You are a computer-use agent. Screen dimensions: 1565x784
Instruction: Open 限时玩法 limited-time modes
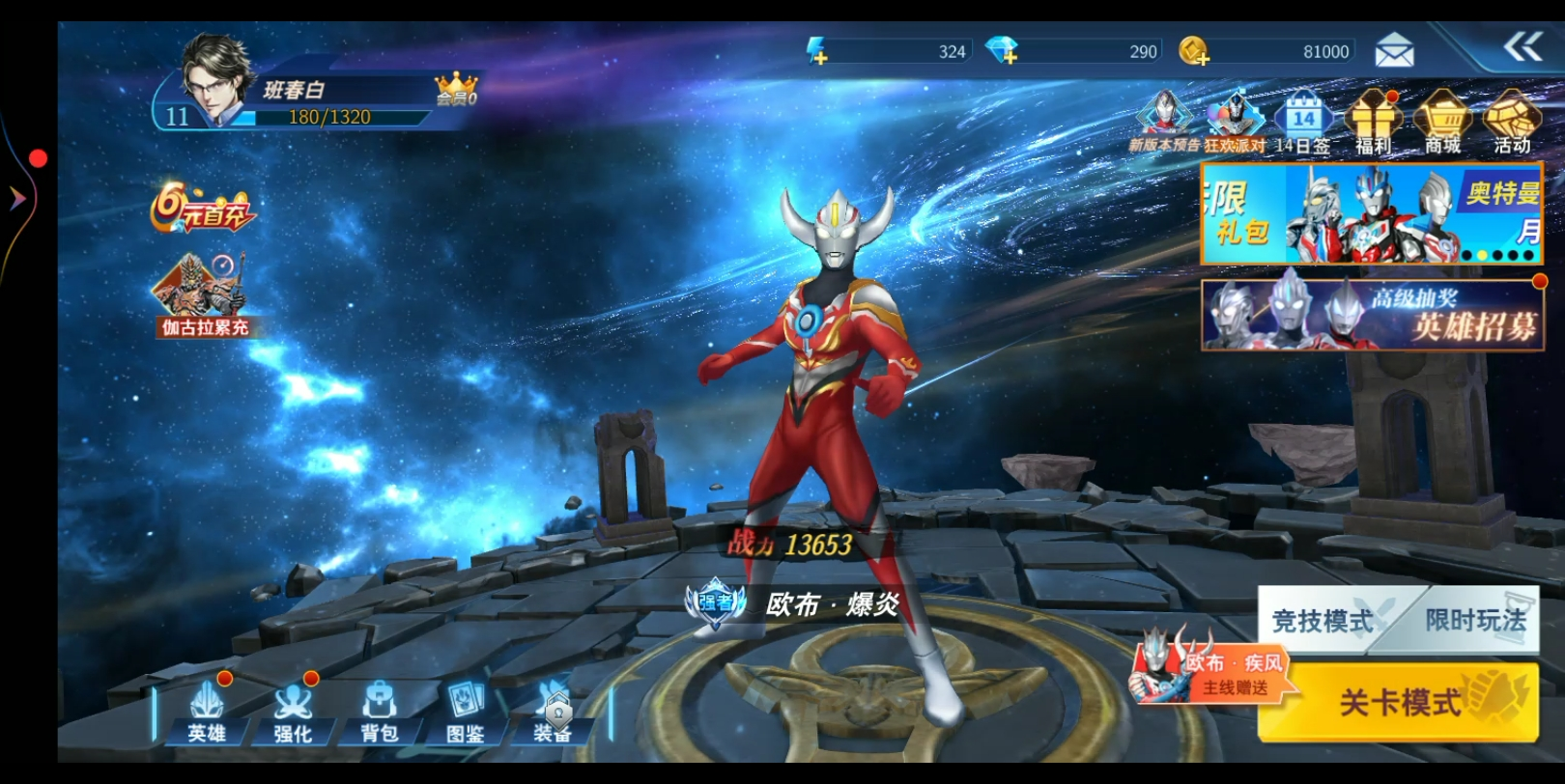(1474, 620)
